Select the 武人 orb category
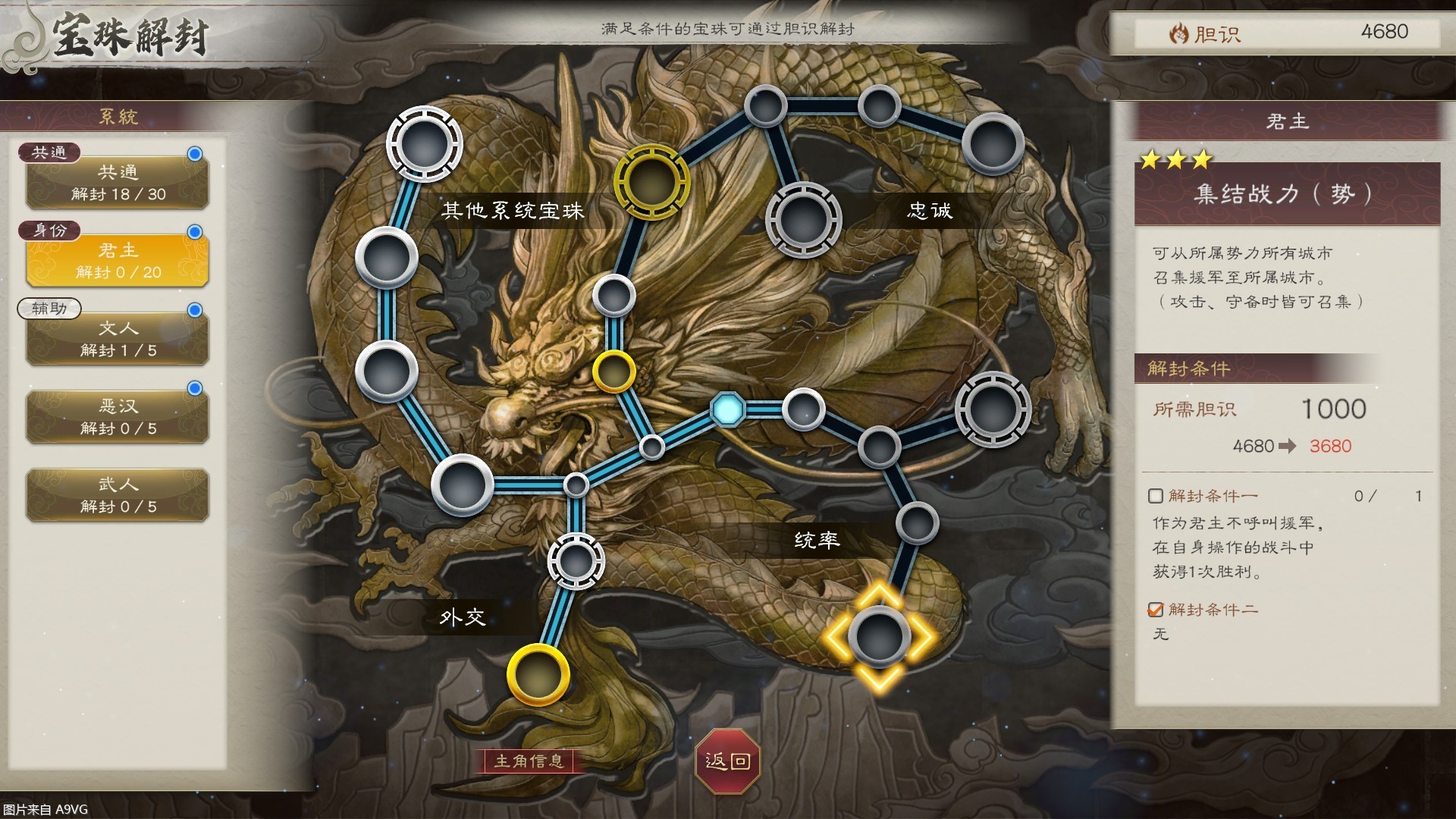 click(118, 494)
